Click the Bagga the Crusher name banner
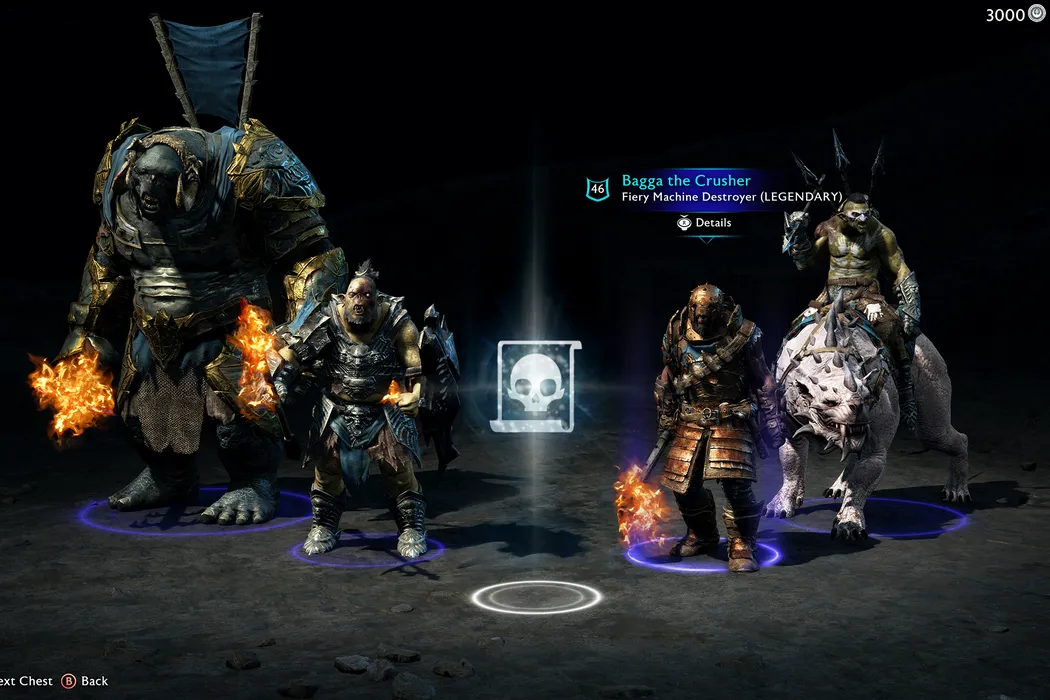Viewport: 1050px width, 700px height. coord(686,181)
